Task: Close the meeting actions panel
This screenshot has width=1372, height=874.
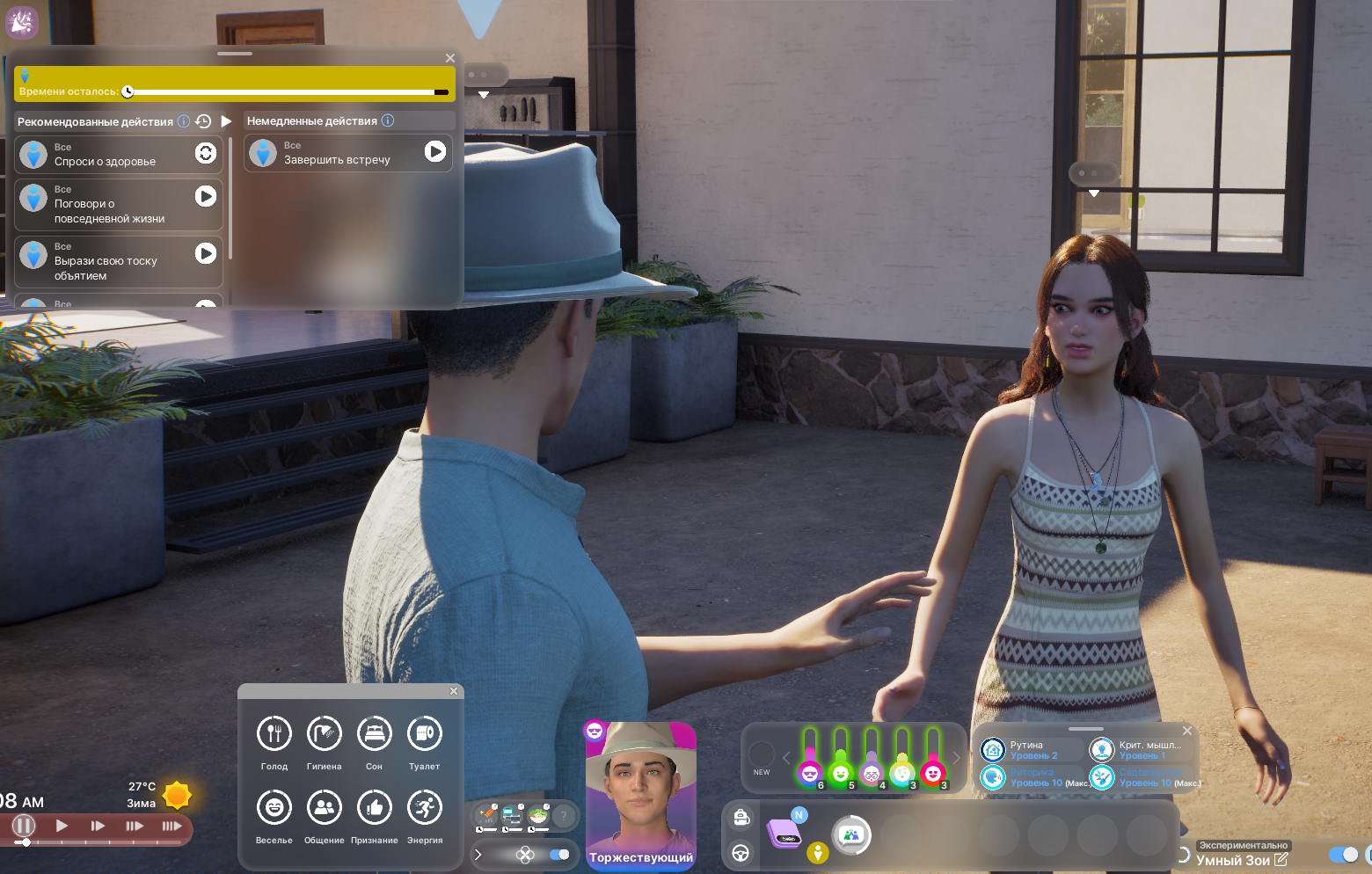Action: (x=450, y=58)
